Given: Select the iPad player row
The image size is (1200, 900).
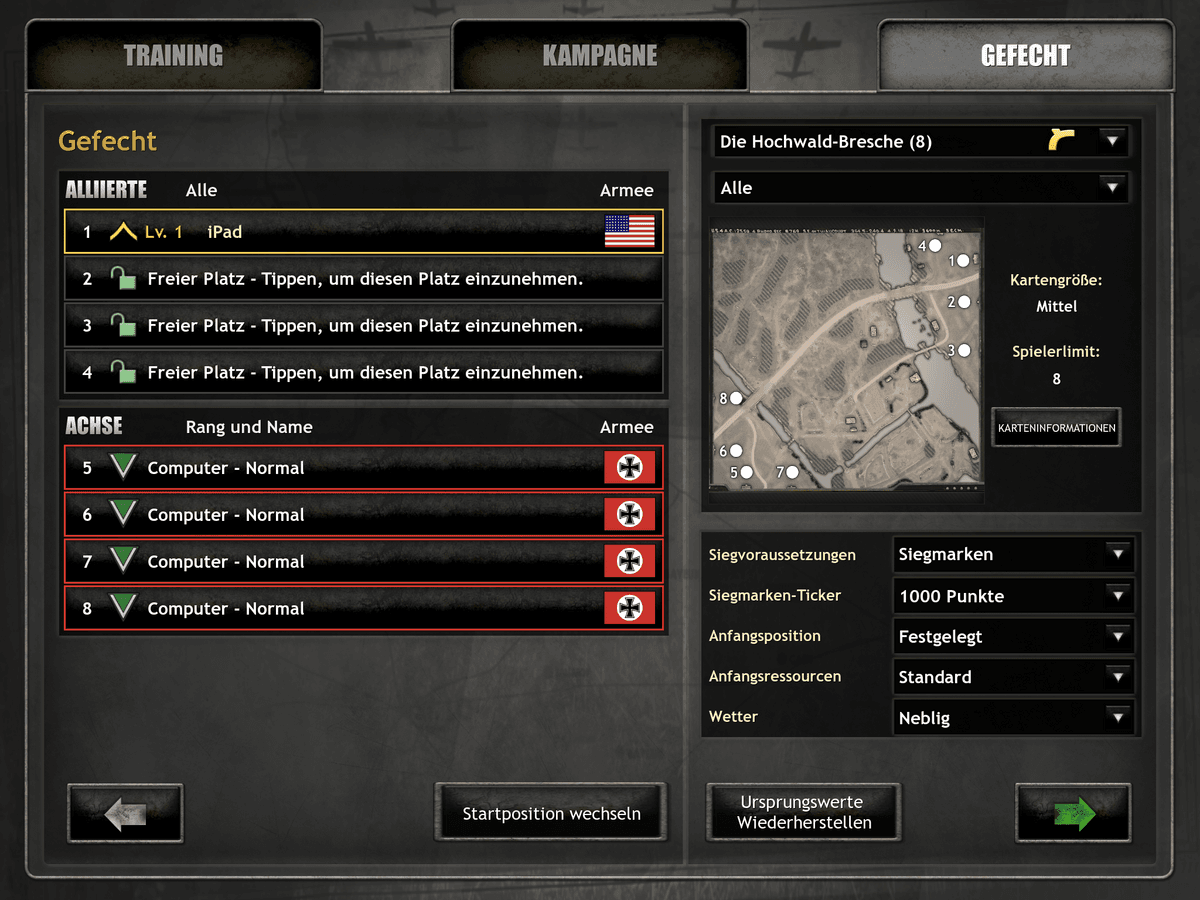Looking at the screenshot, I should coord(363,232).
